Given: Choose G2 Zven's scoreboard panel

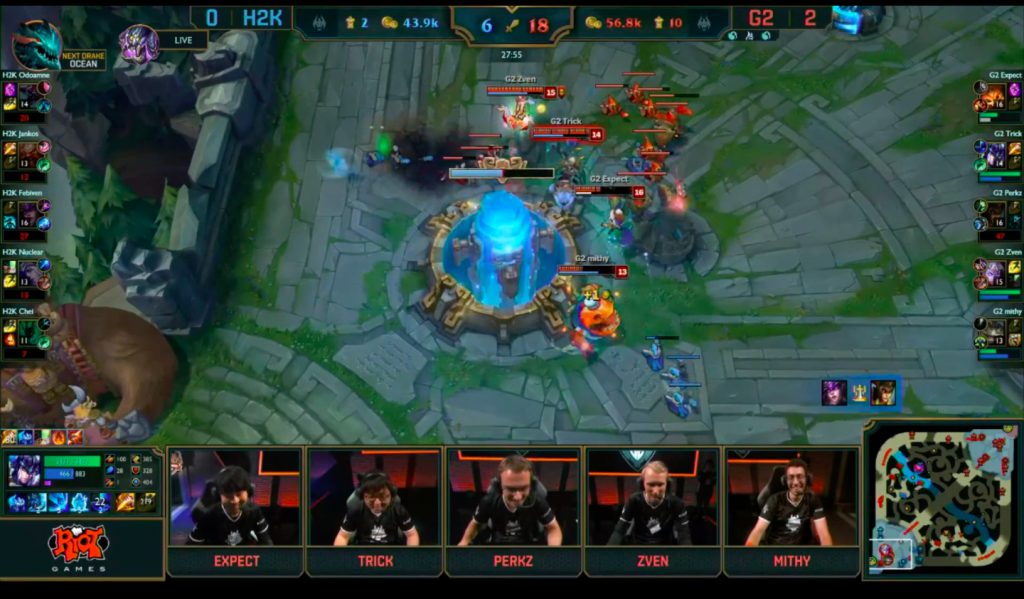Looking at the screenshot, I should point(998,272).
